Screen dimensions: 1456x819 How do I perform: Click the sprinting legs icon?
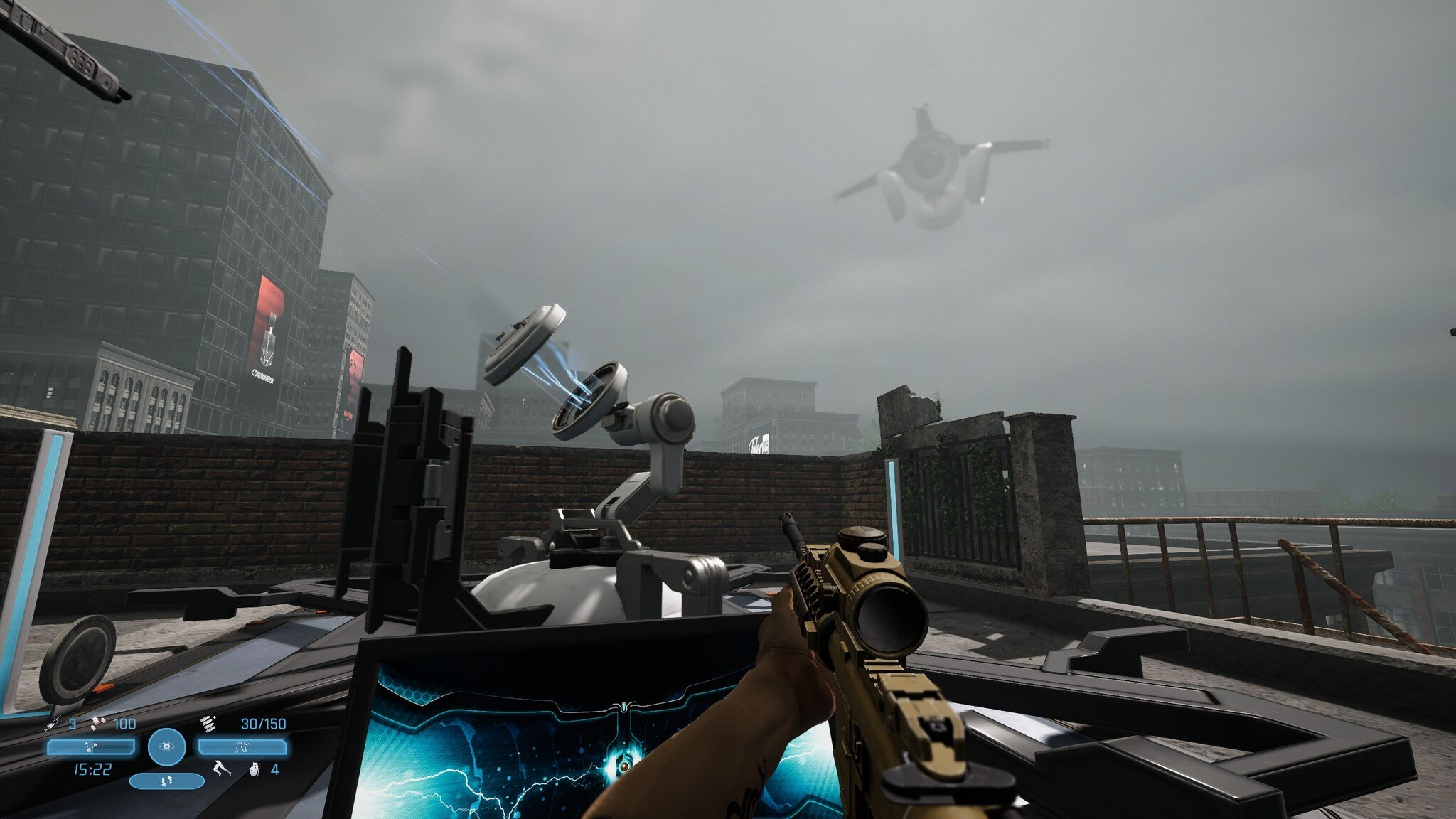click(x=221, y=769)
